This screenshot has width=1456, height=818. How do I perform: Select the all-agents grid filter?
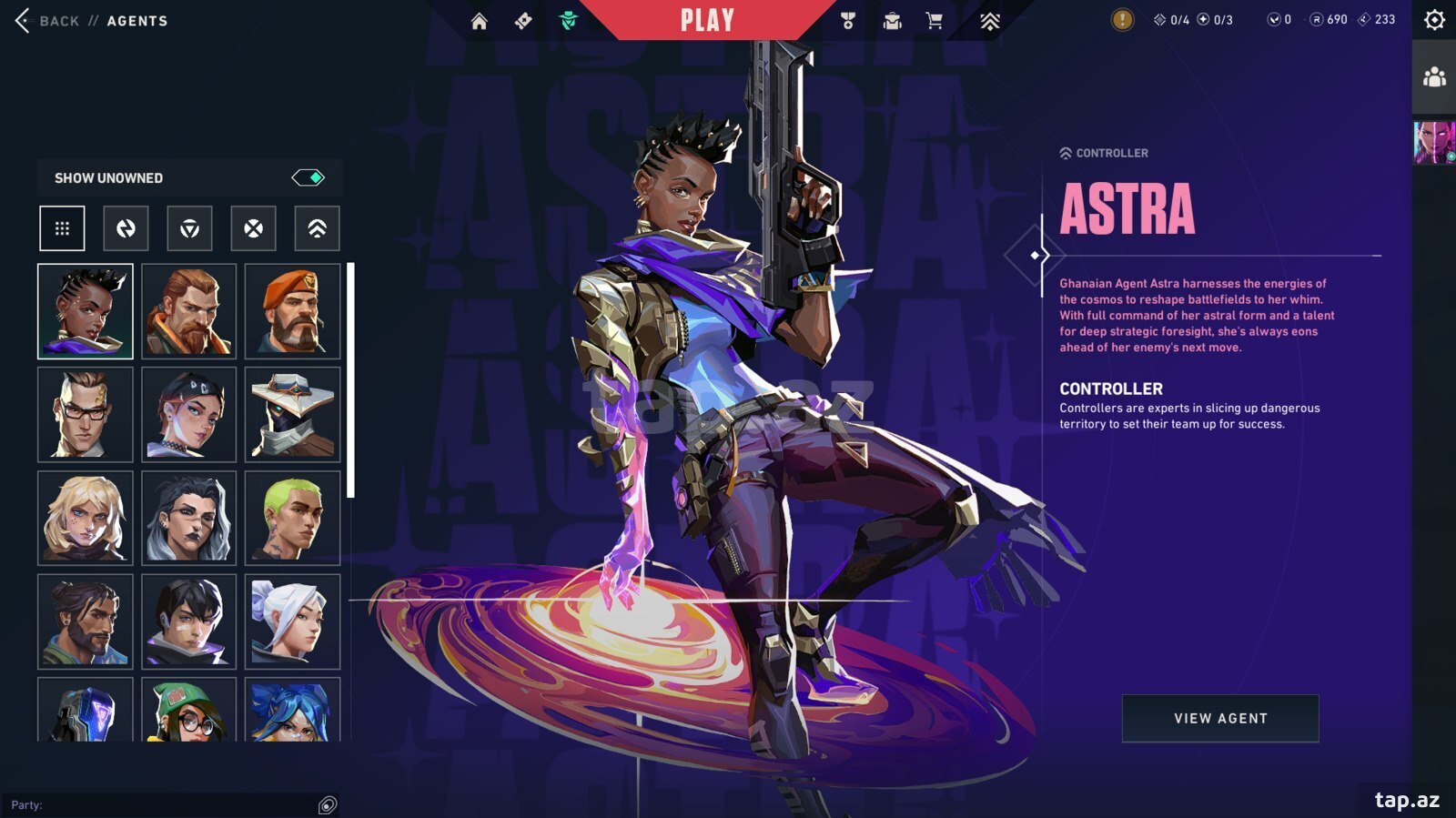pos(62,228)
